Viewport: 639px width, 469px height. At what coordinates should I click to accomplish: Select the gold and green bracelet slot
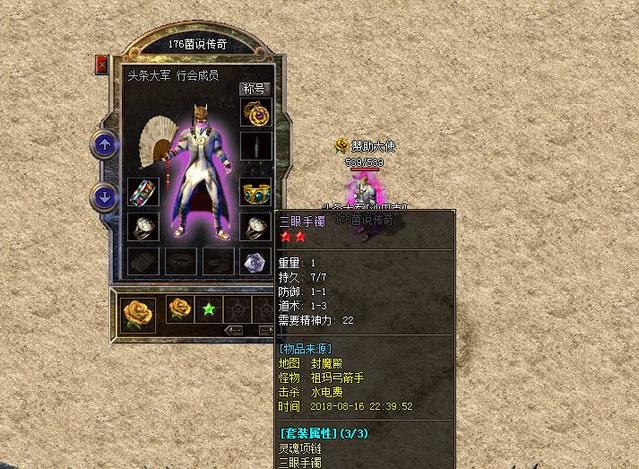click(x=256, y=193)
